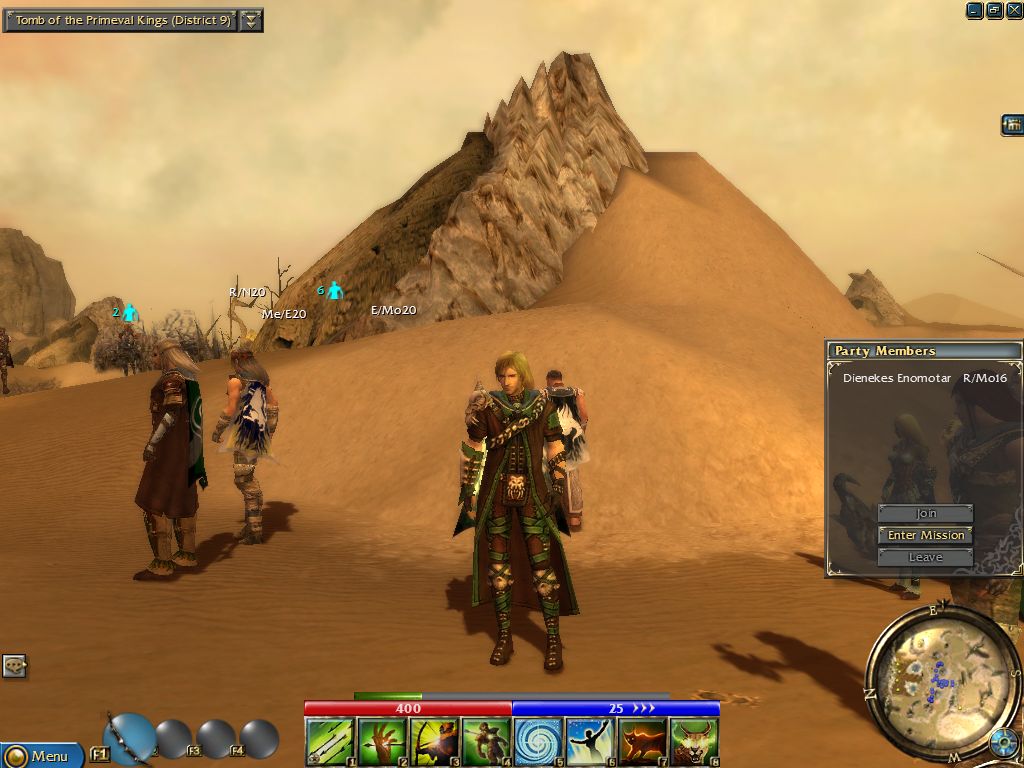Minimize the game window
Viewport: 1024px width, 768px height.
click(x=974, y=10)
